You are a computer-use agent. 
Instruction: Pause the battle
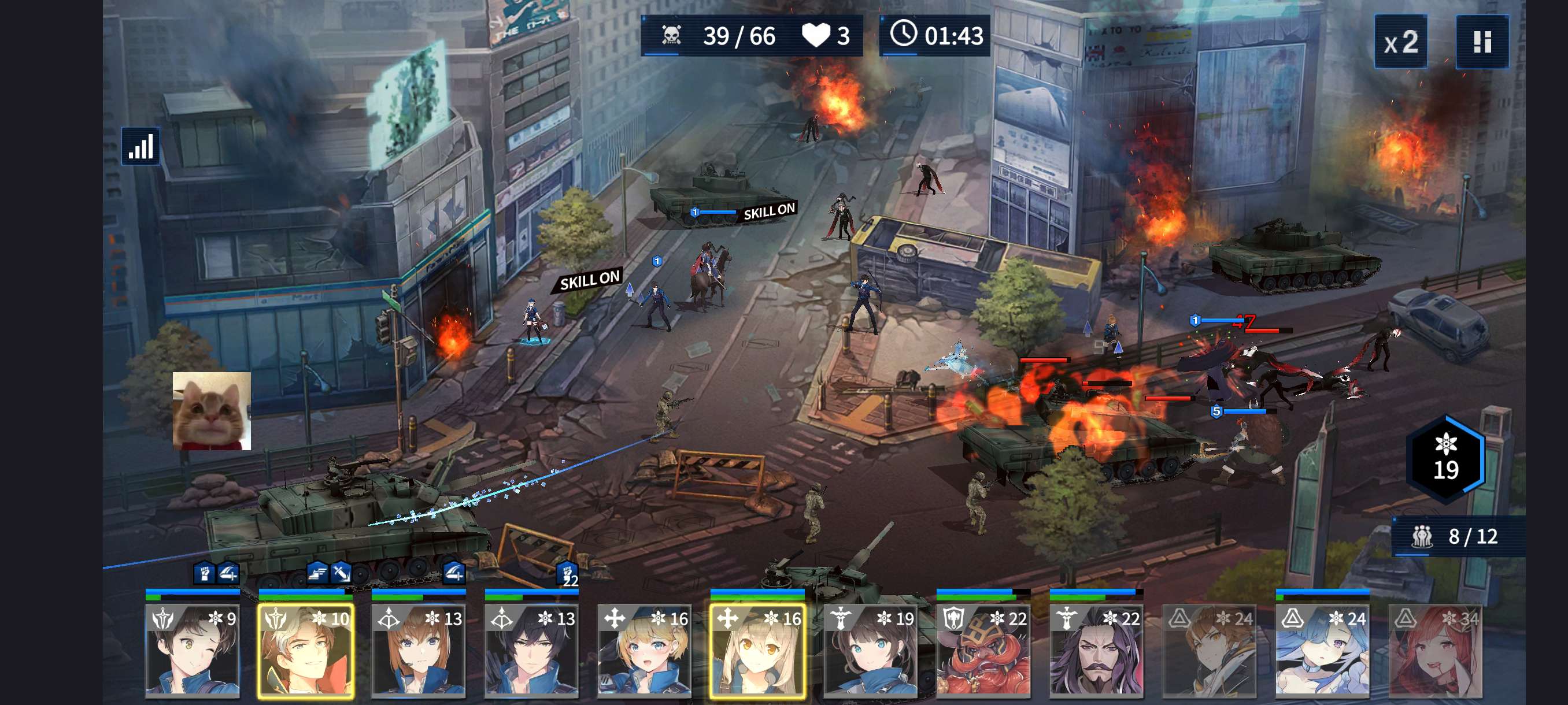[1482, 42]
